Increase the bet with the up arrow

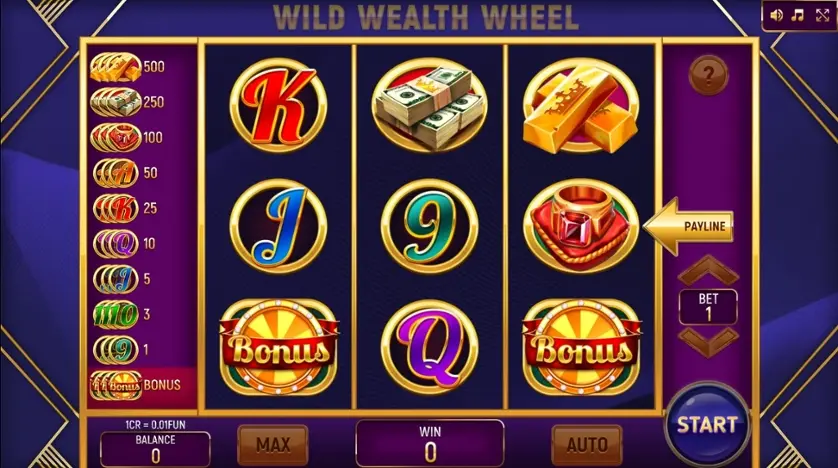click(708, 271)
